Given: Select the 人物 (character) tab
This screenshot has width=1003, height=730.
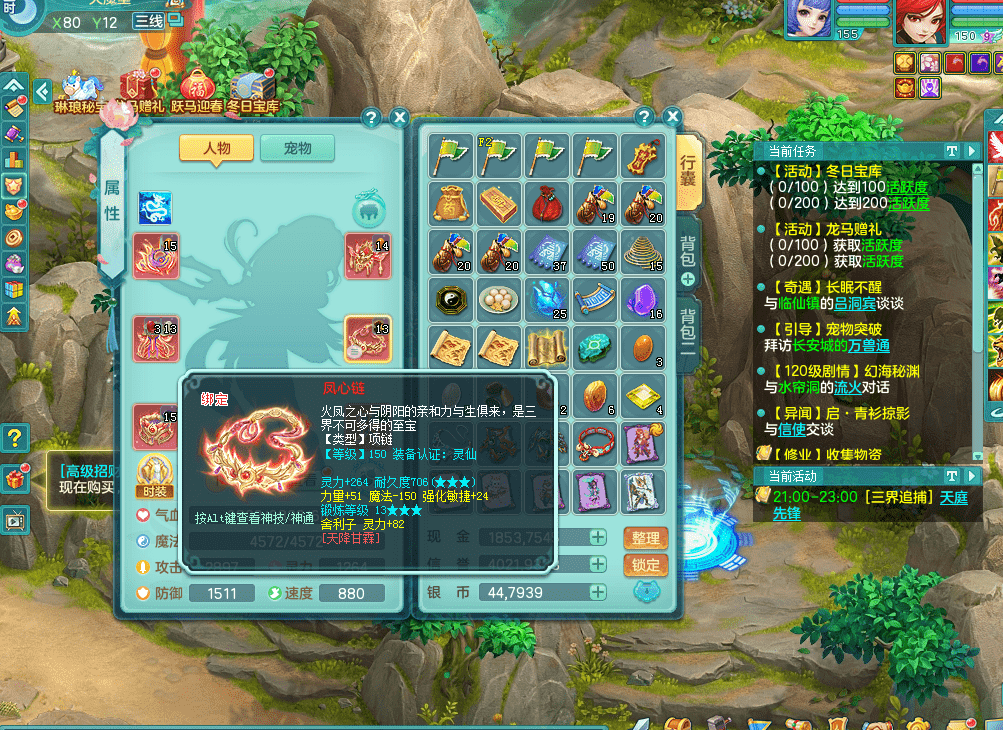Looking at the screenshot, I should point(216,148).
